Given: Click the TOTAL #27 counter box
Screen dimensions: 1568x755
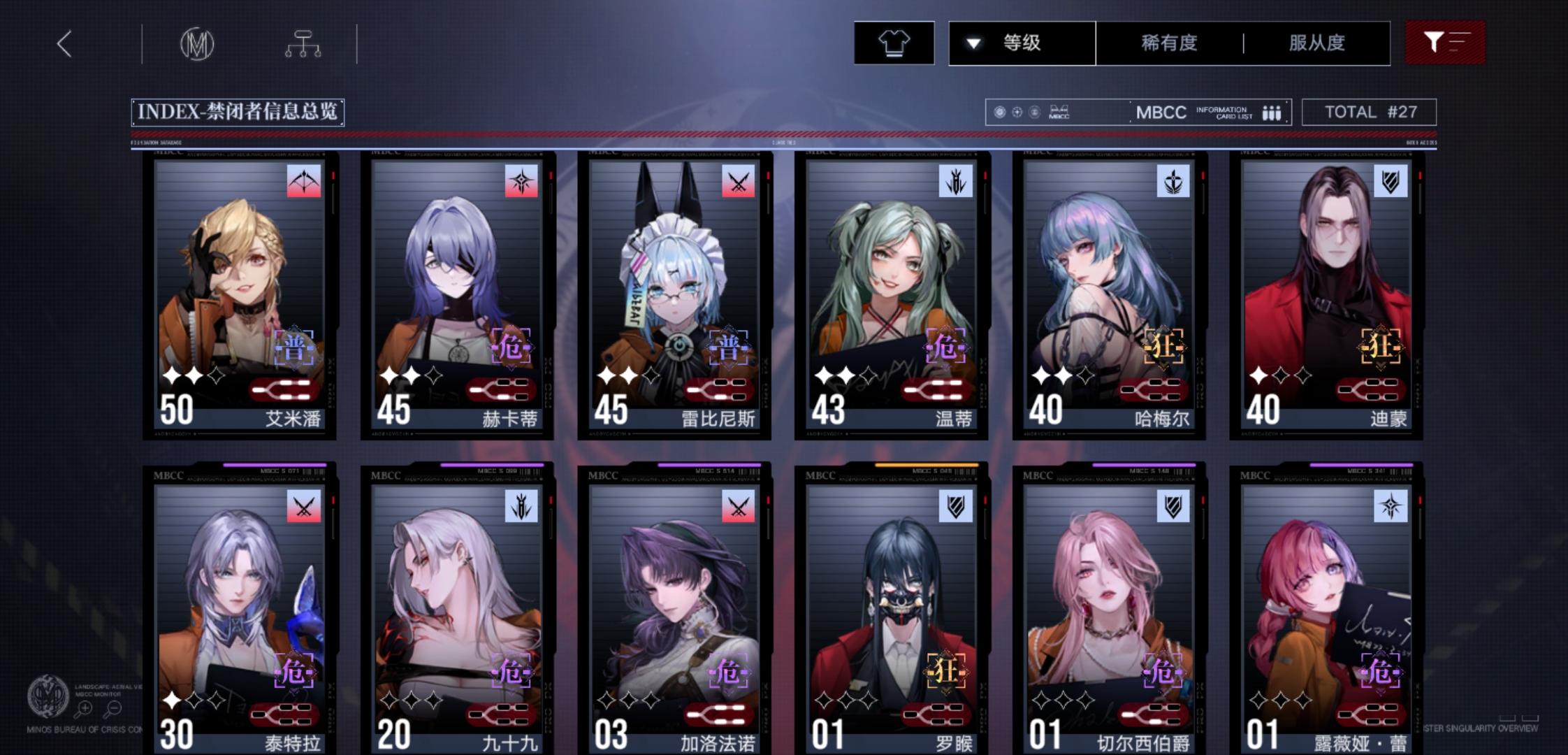Looking at the screenshot, I should click(x=1369, y=112).
